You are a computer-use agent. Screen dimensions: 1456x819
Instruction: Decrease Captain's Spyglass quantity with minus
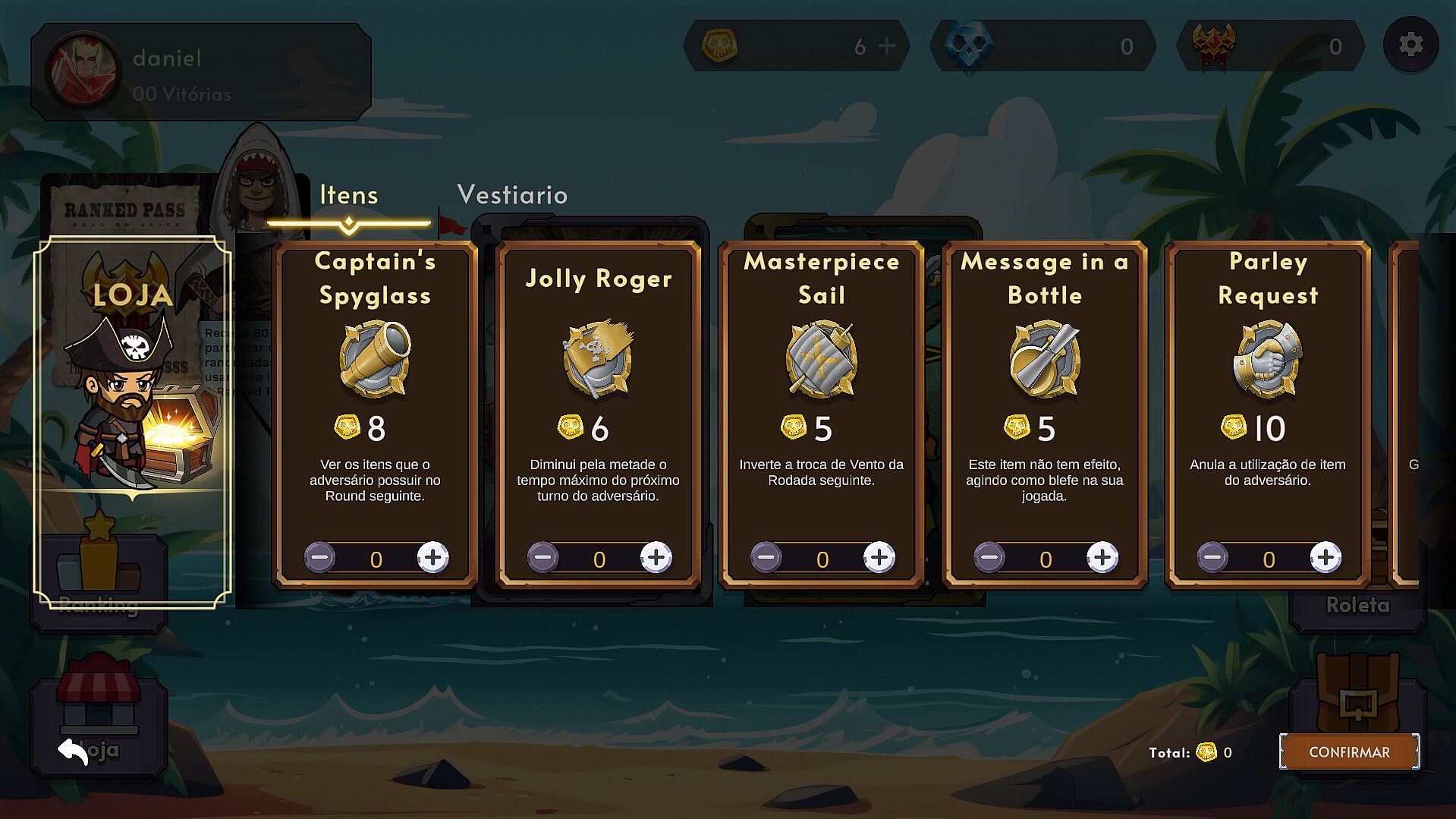coord(319,558)
